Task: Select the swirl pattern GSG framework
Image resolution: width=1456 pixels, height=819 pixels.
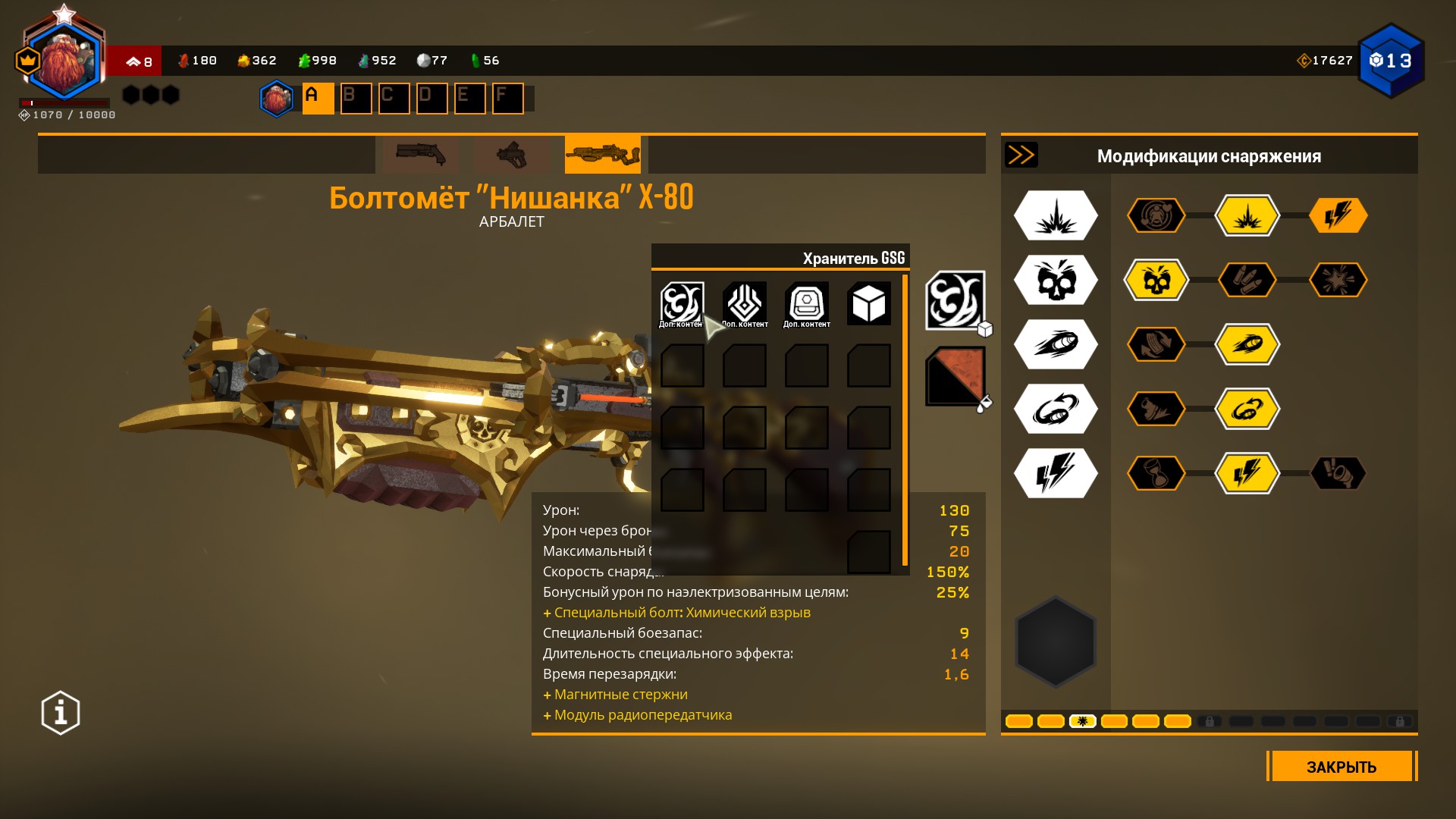Action: point(682,303)
